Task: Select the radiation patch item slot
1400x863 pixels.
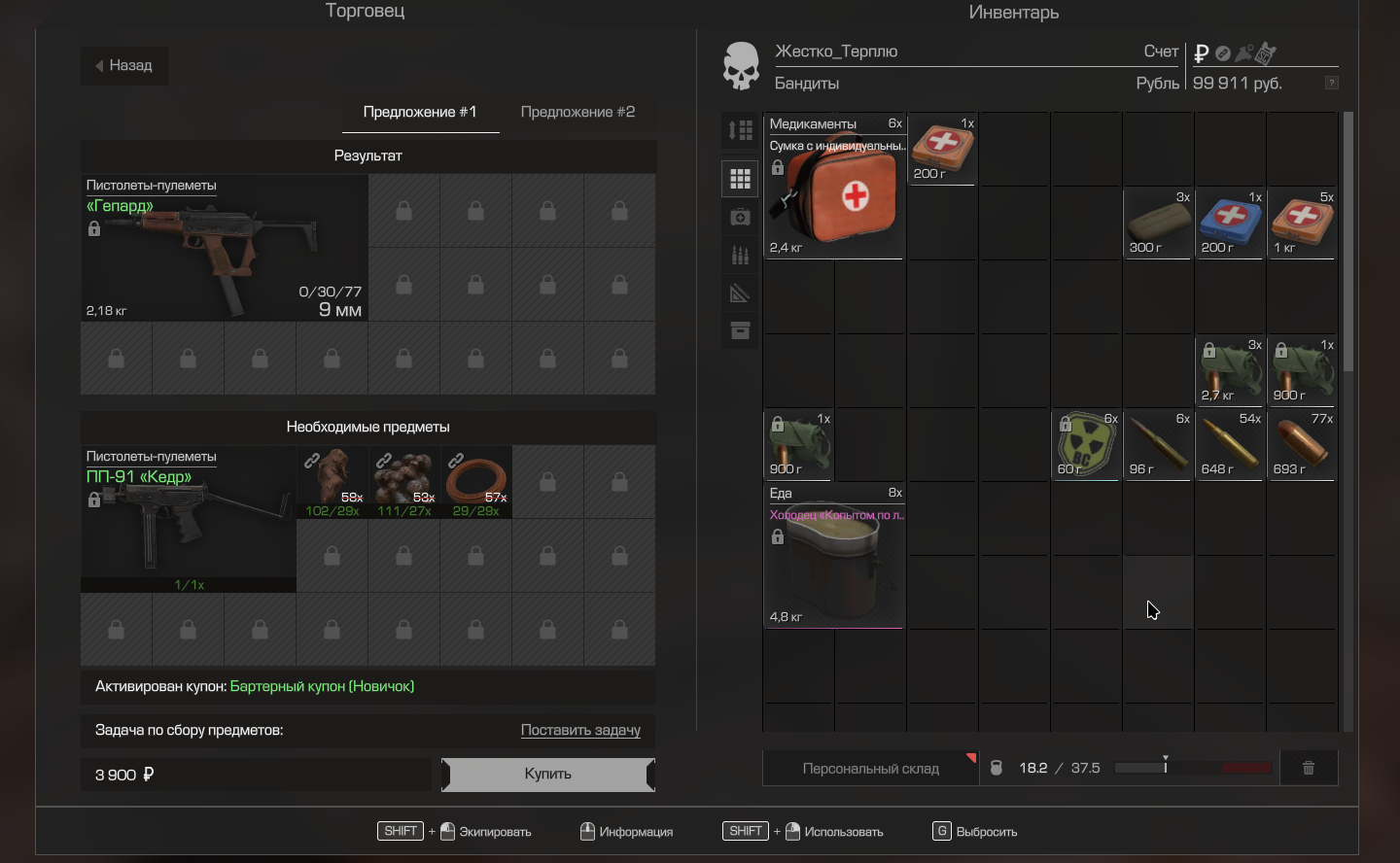Action: coord(1086,444)
